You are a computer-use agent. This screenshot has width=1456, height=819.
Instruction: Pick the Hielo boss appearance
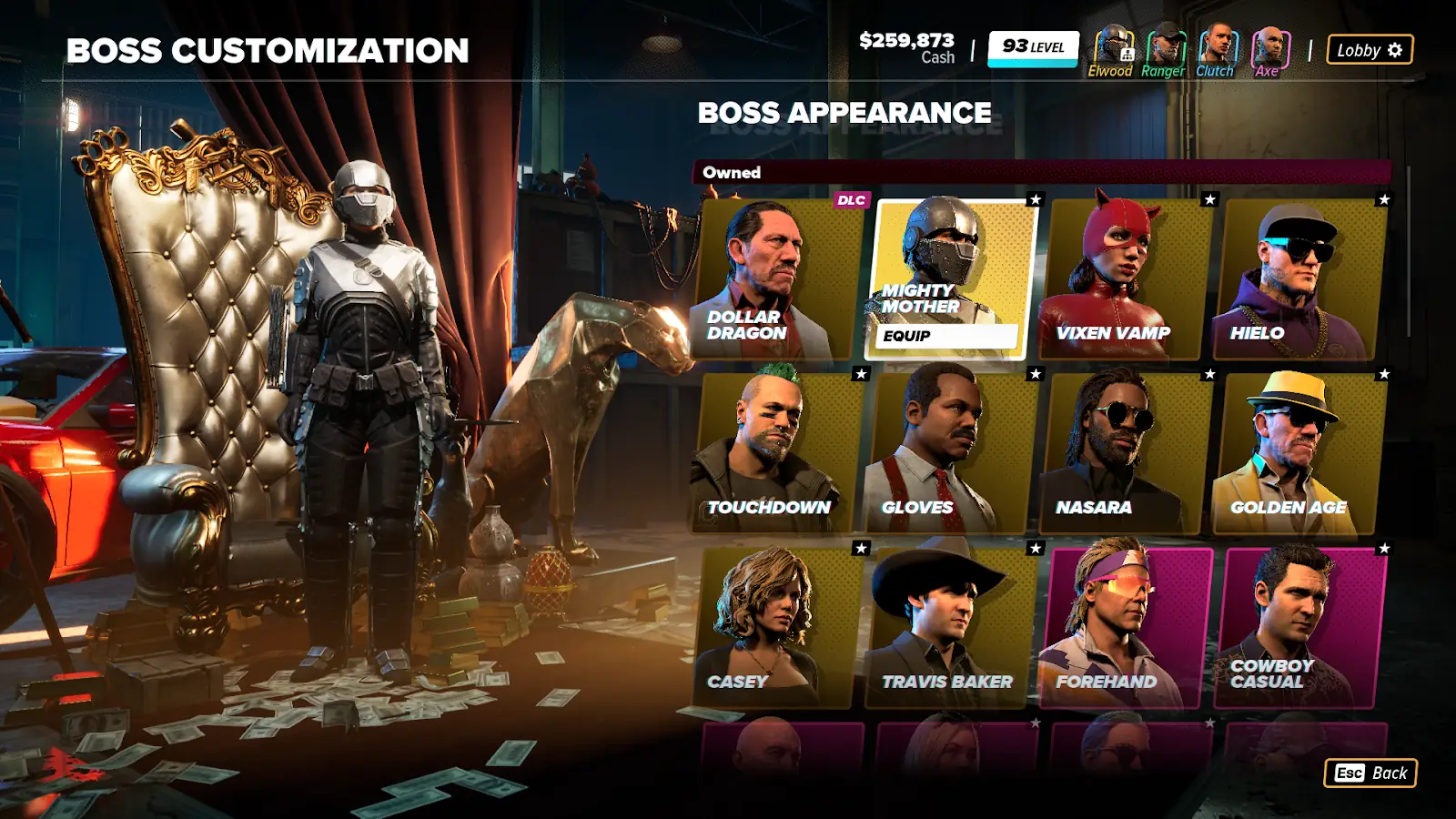[1301, 278]
